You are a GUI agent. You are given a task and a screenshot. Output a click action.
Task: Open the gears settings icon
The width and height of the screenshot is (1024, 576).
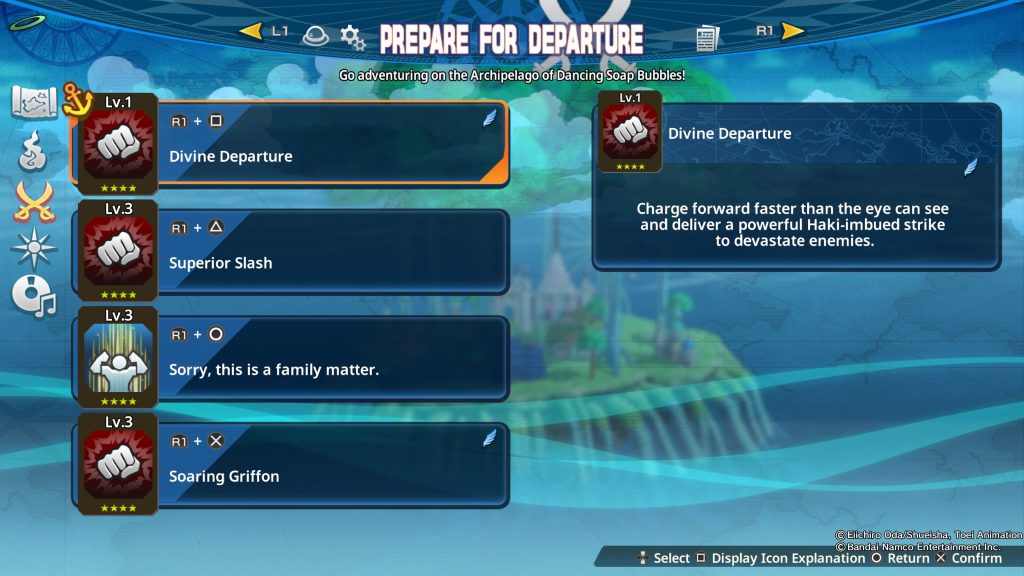(x=352, y=38)
